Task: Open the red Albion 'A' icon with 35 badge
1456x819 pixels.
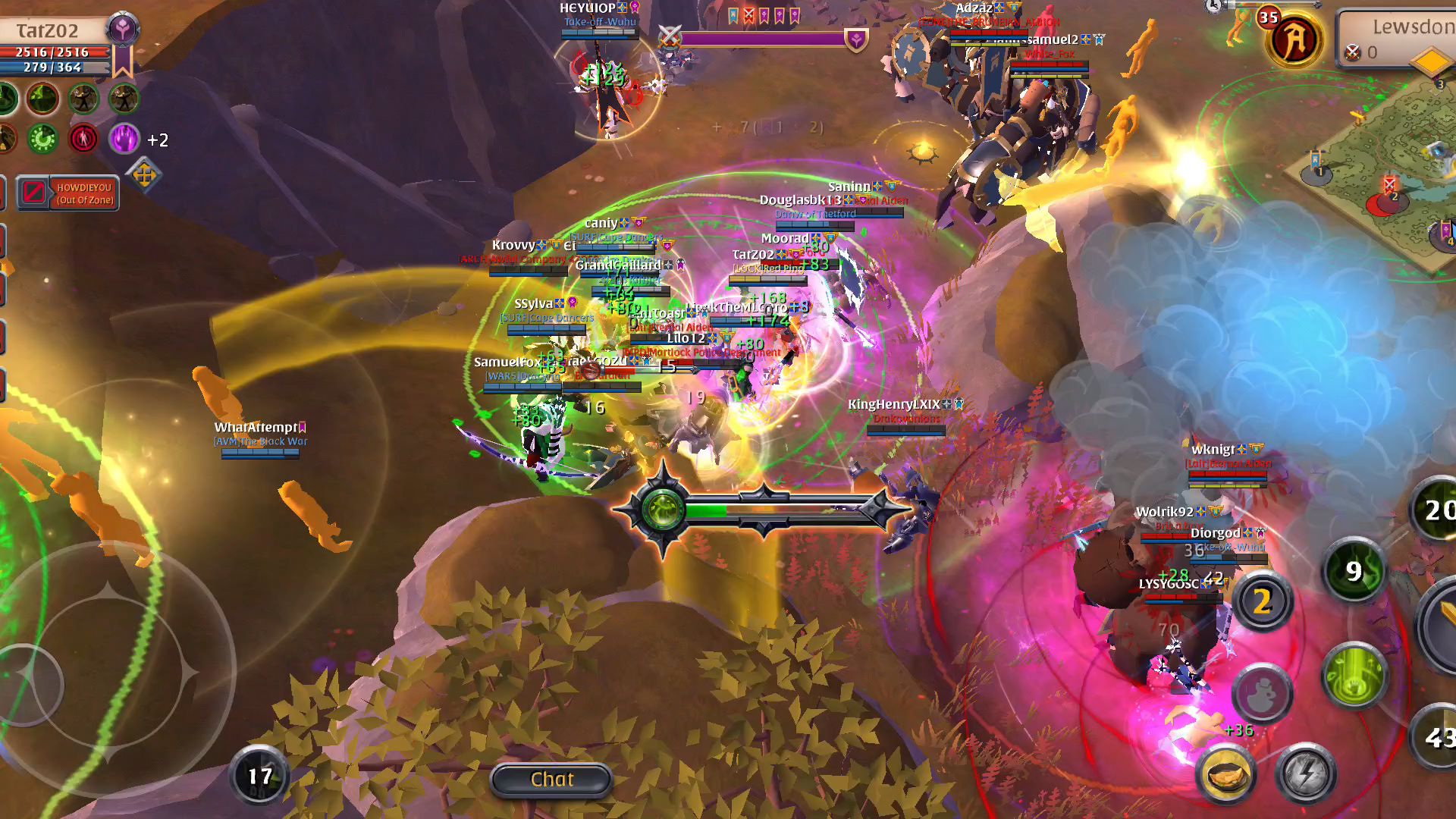Action: pyautogui.click(x=1294, y=40)
